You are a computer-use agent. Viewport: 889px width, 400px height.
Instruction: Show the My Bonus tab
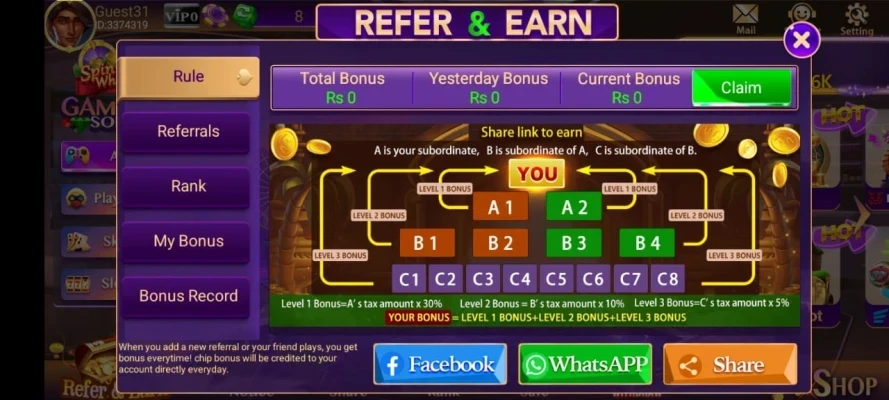(187, 241)
